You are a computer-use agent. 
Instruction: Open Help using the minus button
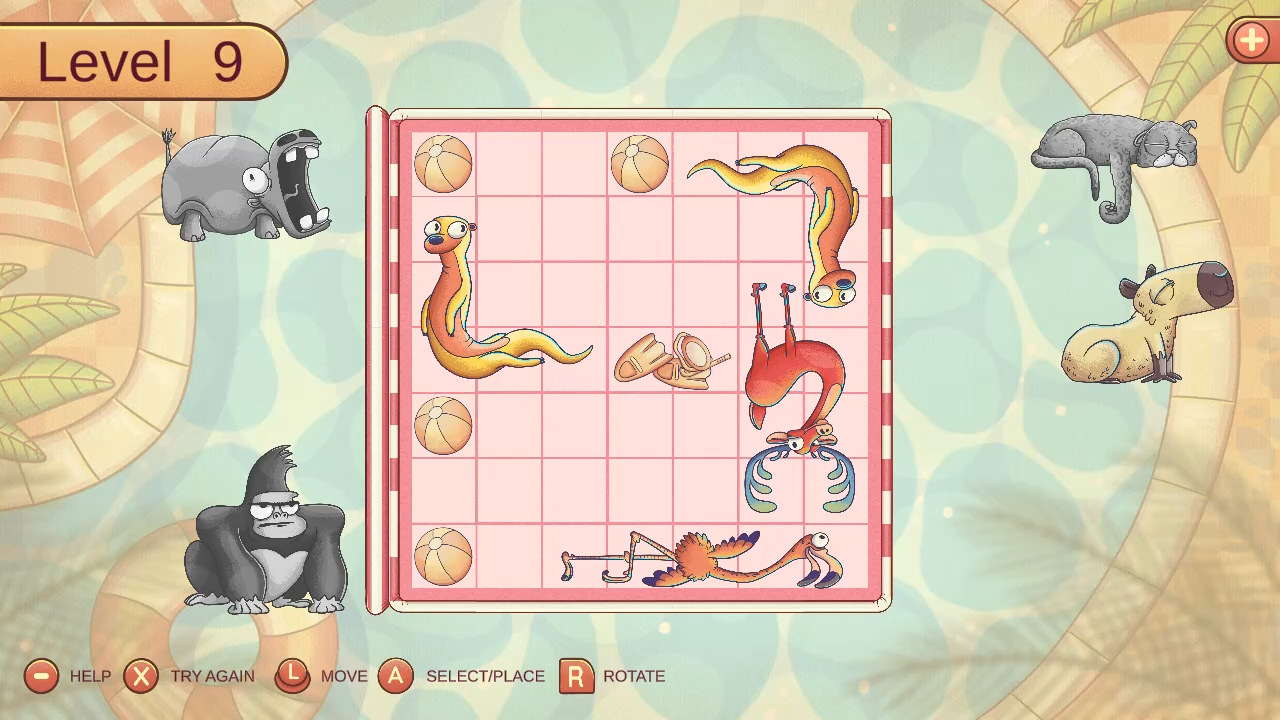pyautogui.click(x=40, y=676)
